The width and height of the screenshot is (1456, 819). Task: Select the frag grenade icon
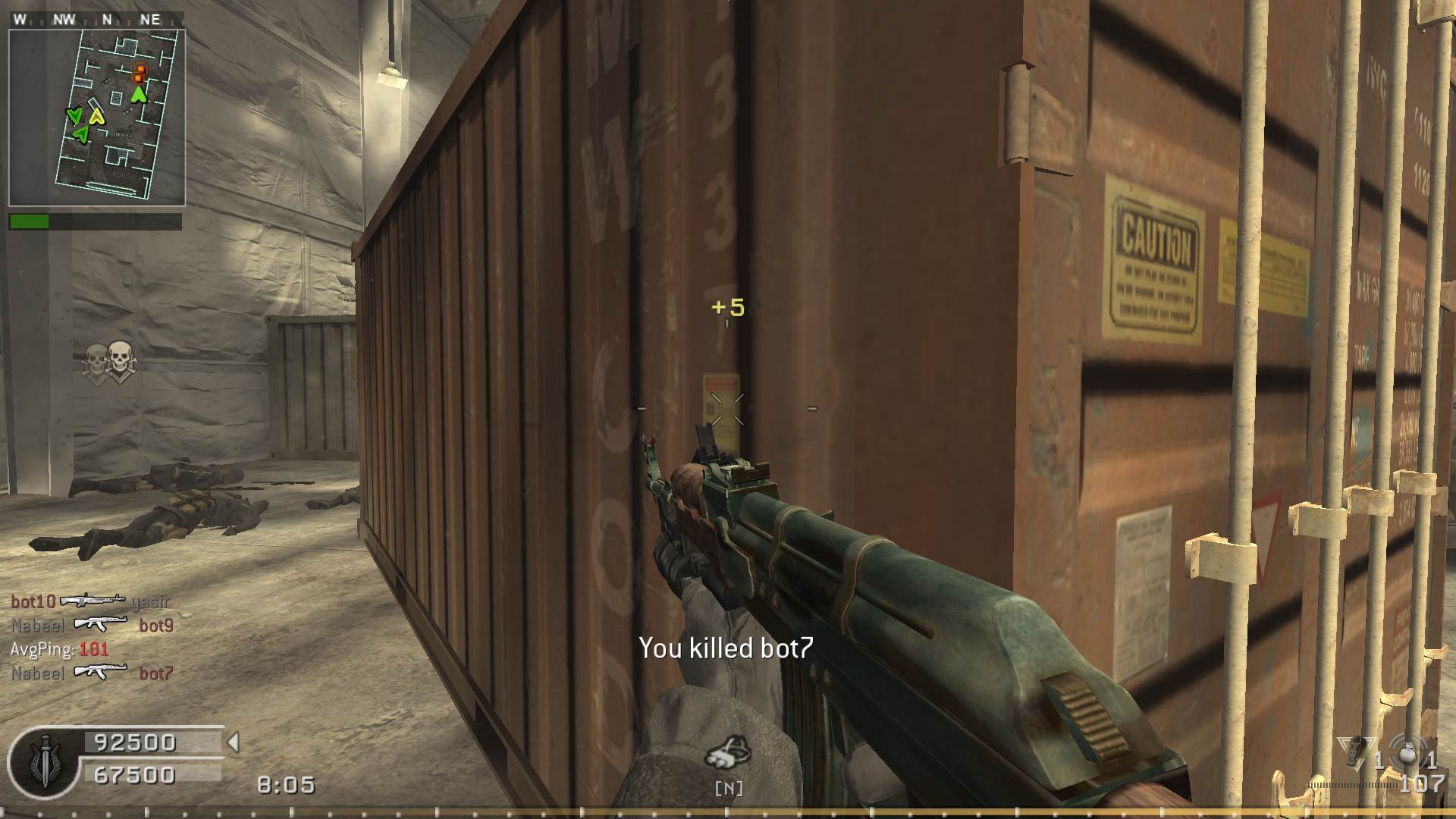1408,754
